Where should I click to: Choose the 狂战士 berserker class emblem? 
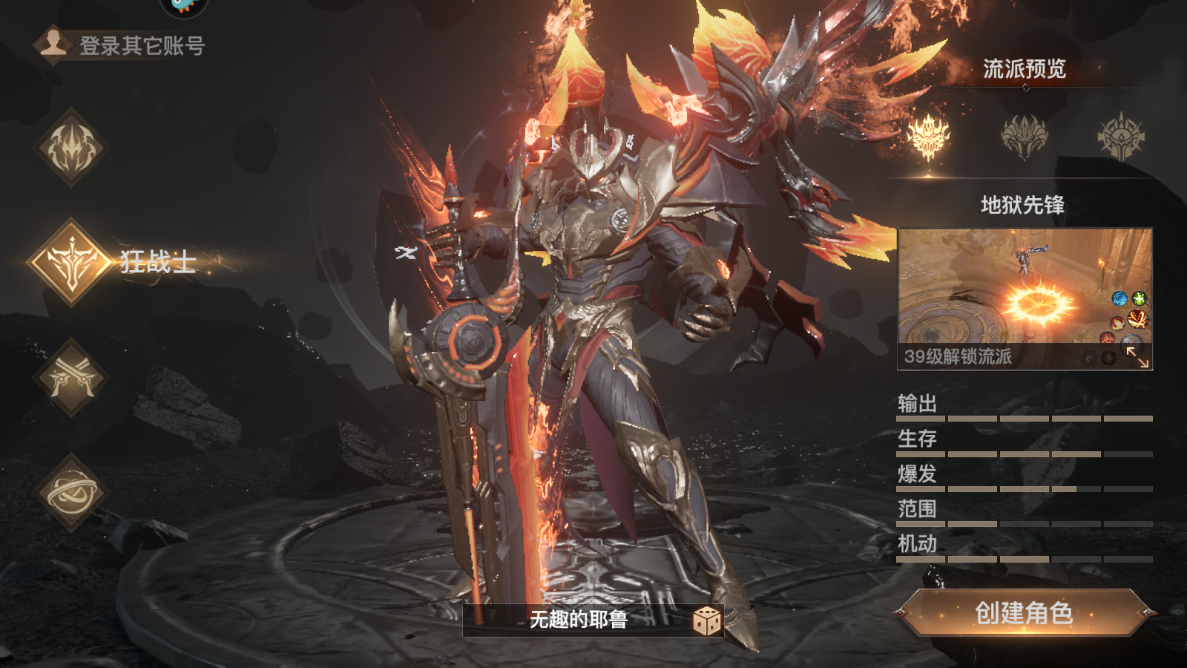[70, 263]
